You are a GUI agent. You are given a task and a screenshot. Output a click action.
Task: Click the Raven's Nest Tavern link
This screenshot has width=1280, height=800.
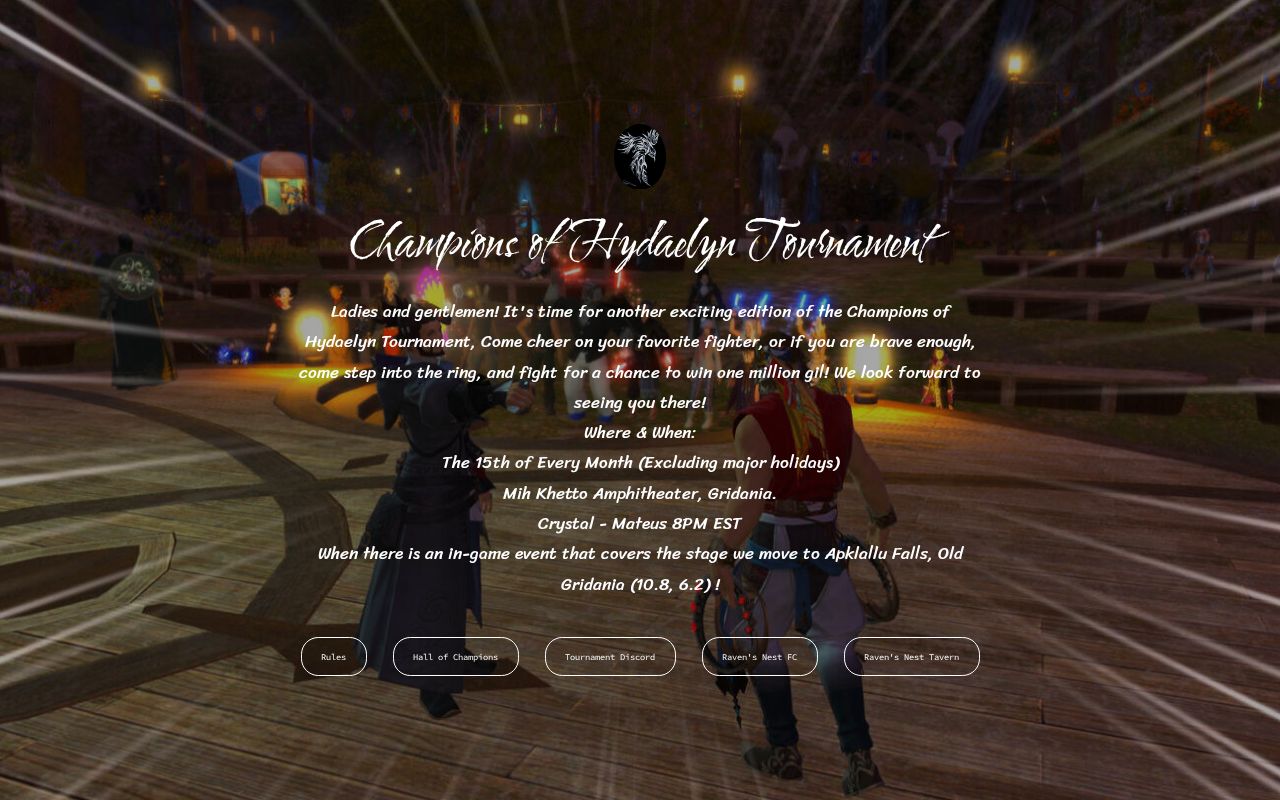coord(911,656)
